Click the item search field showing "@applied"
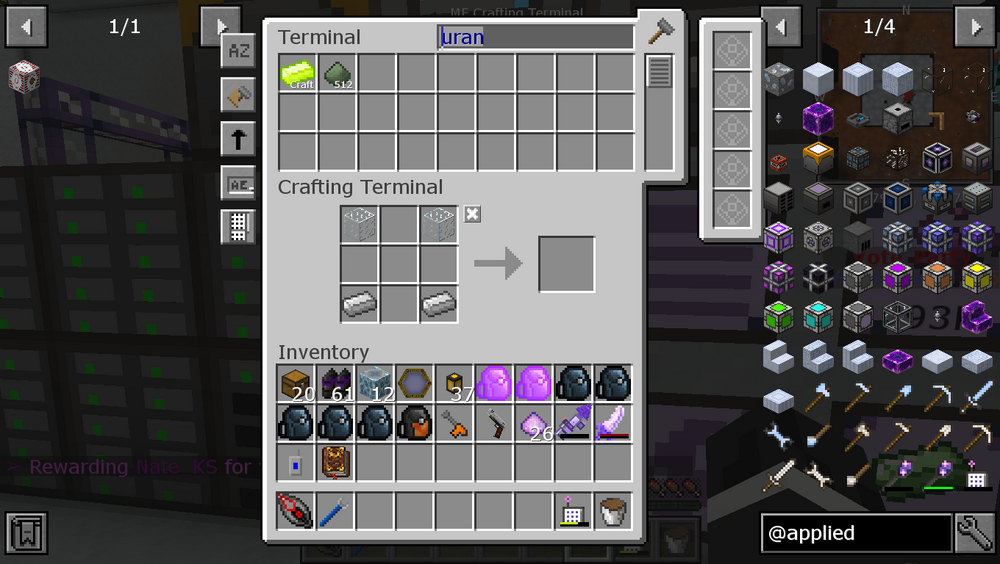1000x564 pixels. (855, 533)
